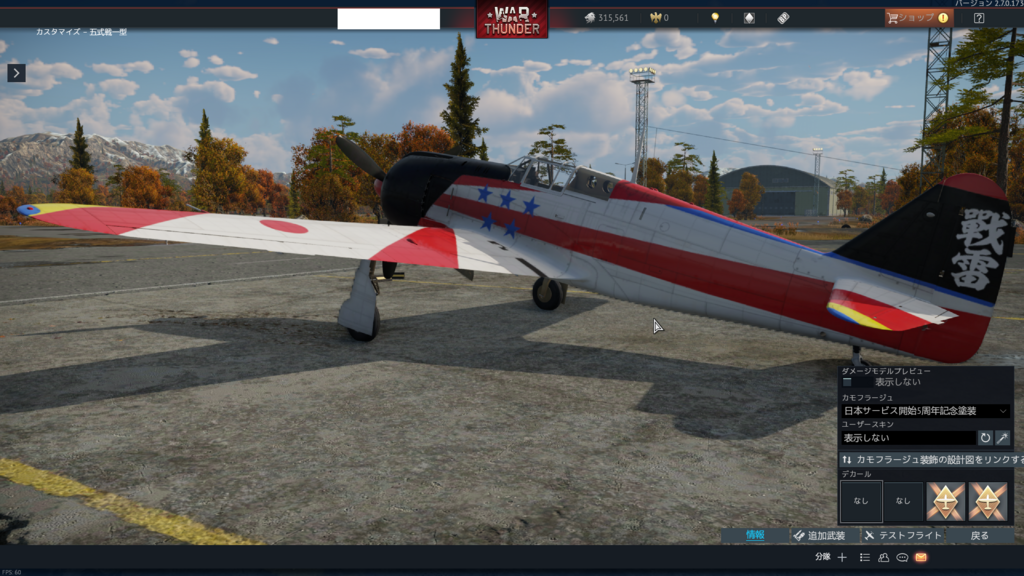Start a テストフライト test flight
This screenshot has width=1024, height=576.
(903, 536)
